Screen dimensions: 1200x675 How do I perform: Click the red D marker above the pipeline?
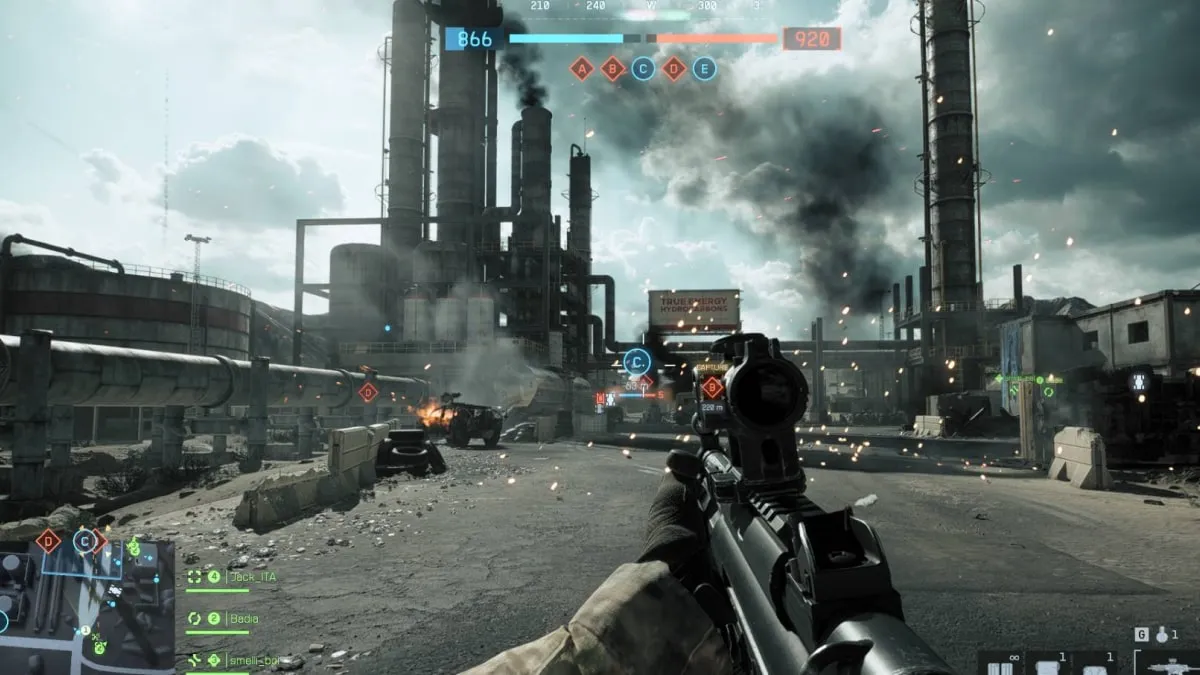click(x=368, y=392)
